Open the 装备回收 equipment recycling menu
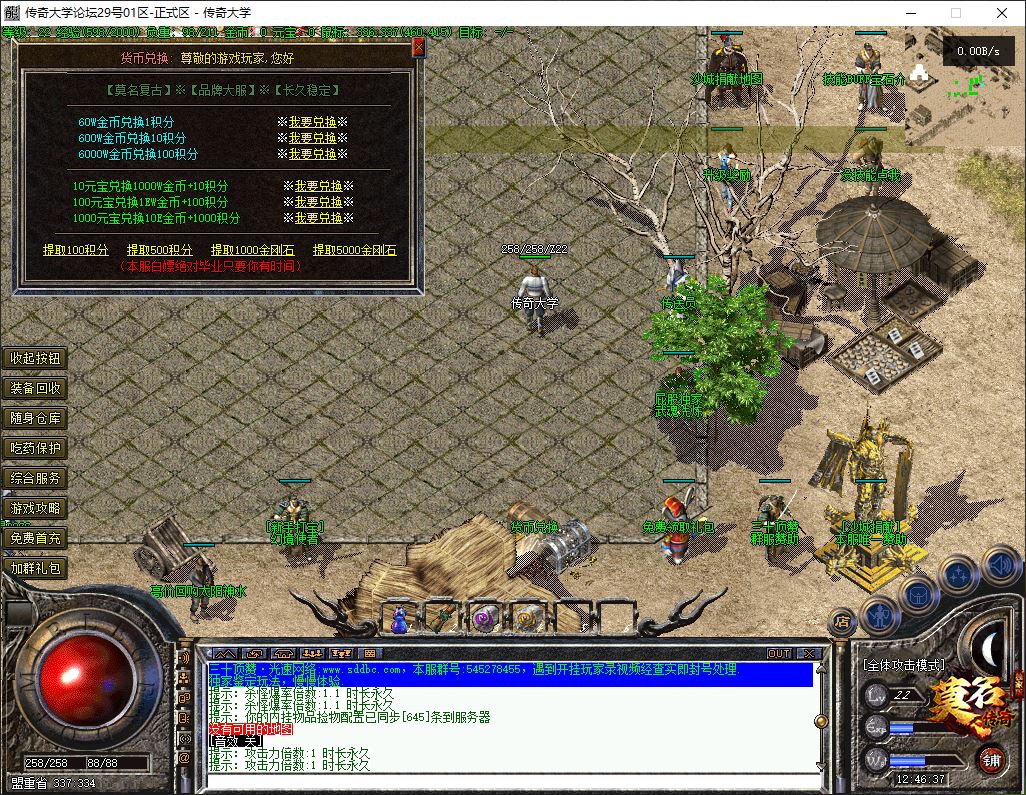Viewport: 1026px width, 795px height. [35, 388]
